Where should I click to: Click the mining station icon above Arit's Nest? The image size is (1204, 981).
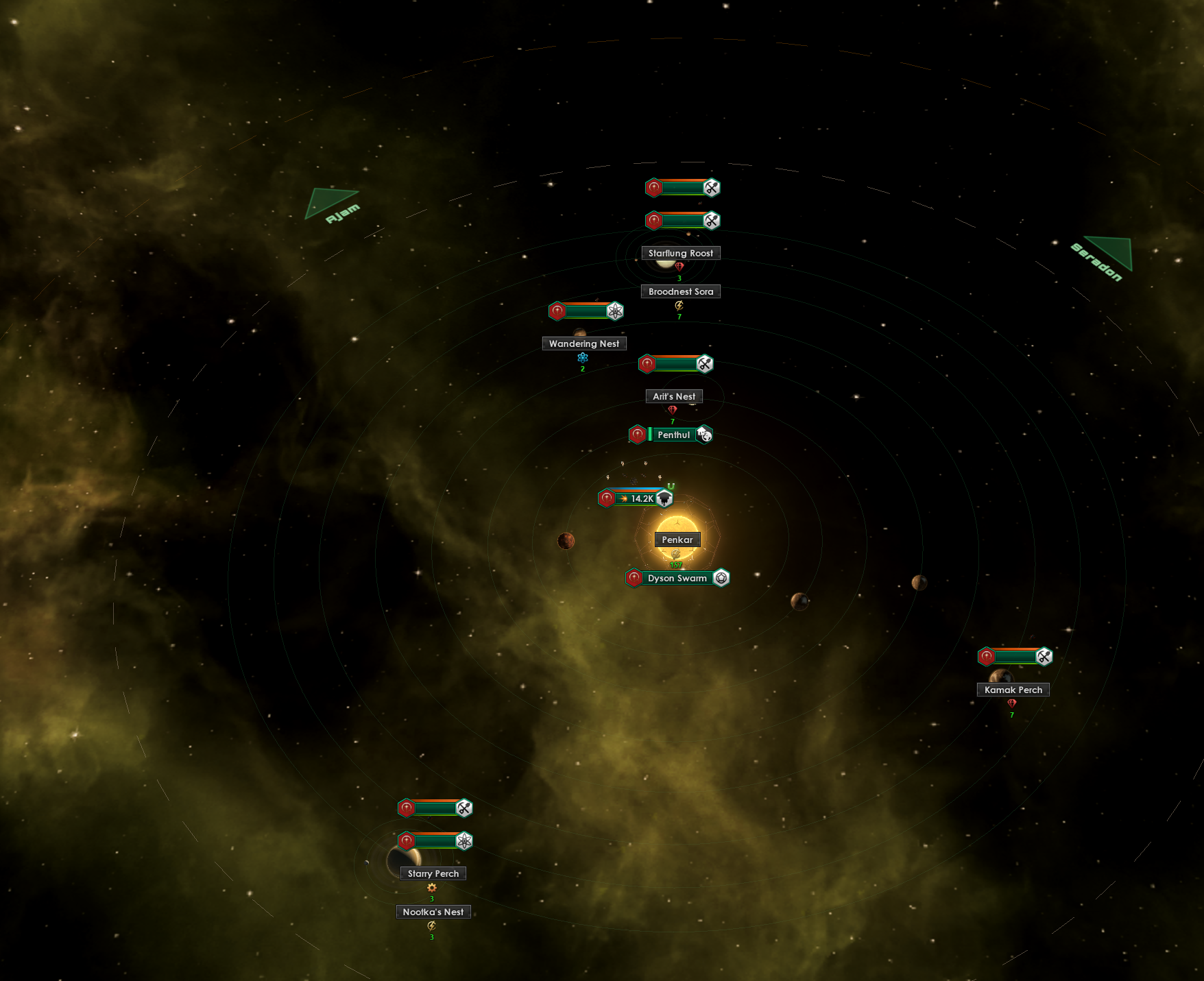(x=705, y=363)
